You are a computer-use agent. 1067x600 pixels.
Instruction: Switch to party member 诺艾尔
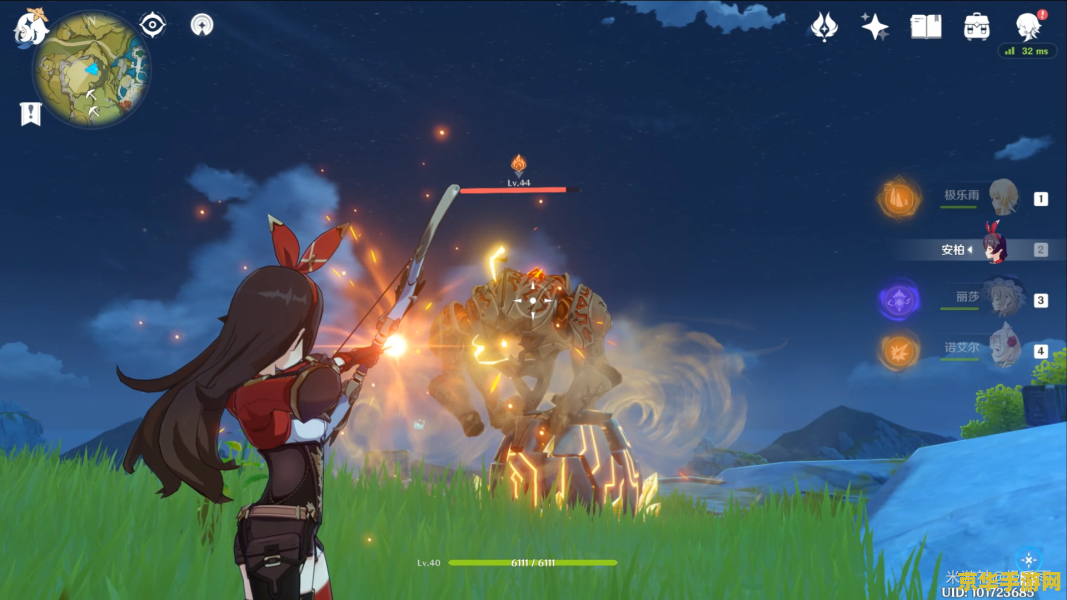1003,349
